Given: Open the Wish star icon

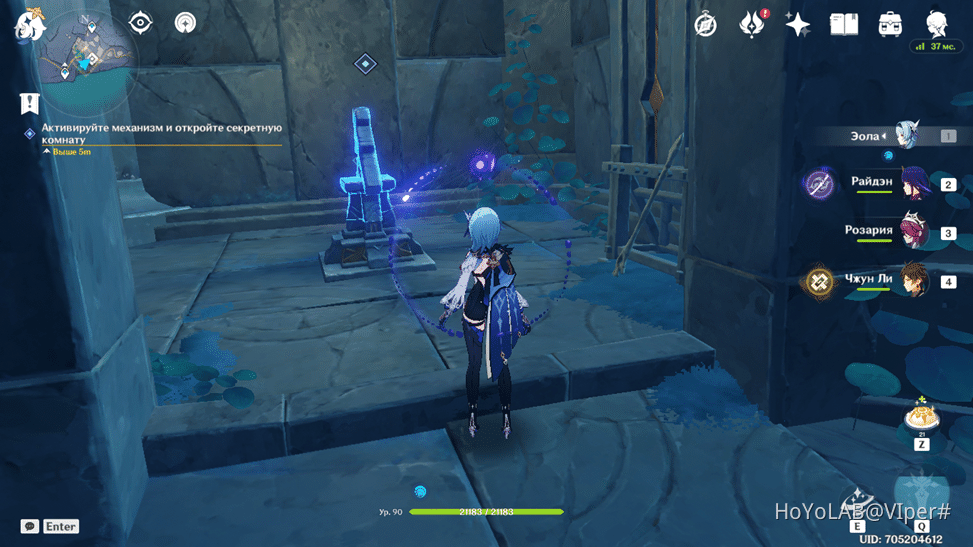Looking at the screenshot, I should pyautogui.click(x=798, y=25).
